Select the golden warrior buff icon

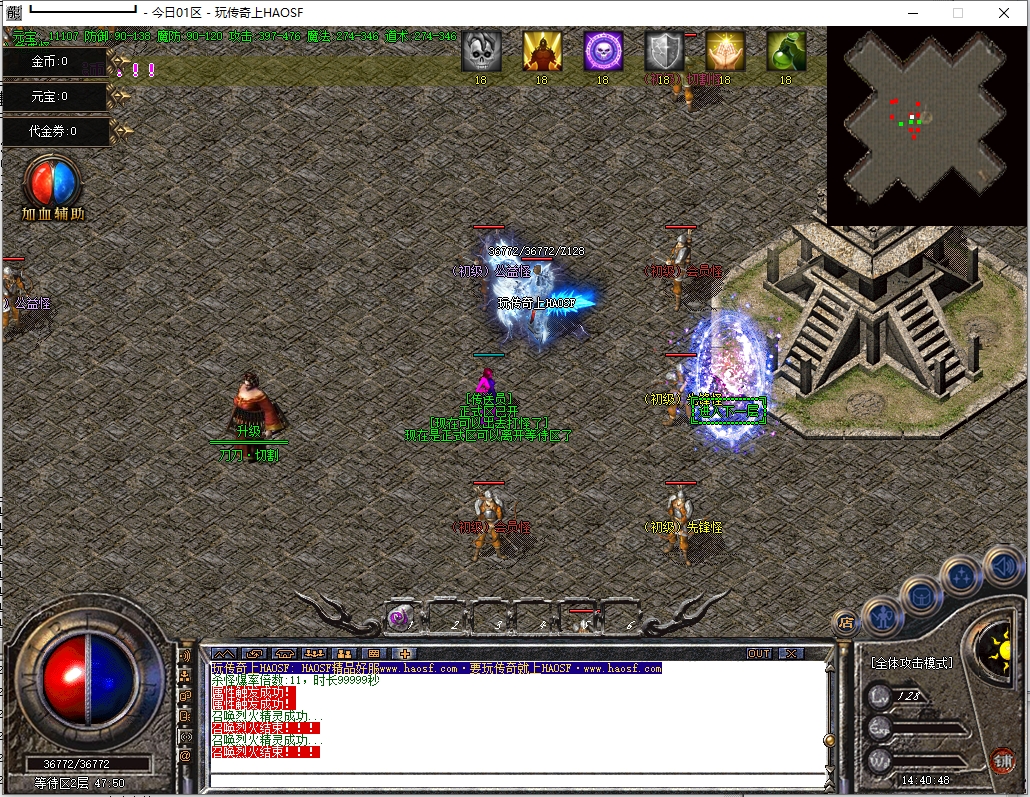(x=542, y=51)
